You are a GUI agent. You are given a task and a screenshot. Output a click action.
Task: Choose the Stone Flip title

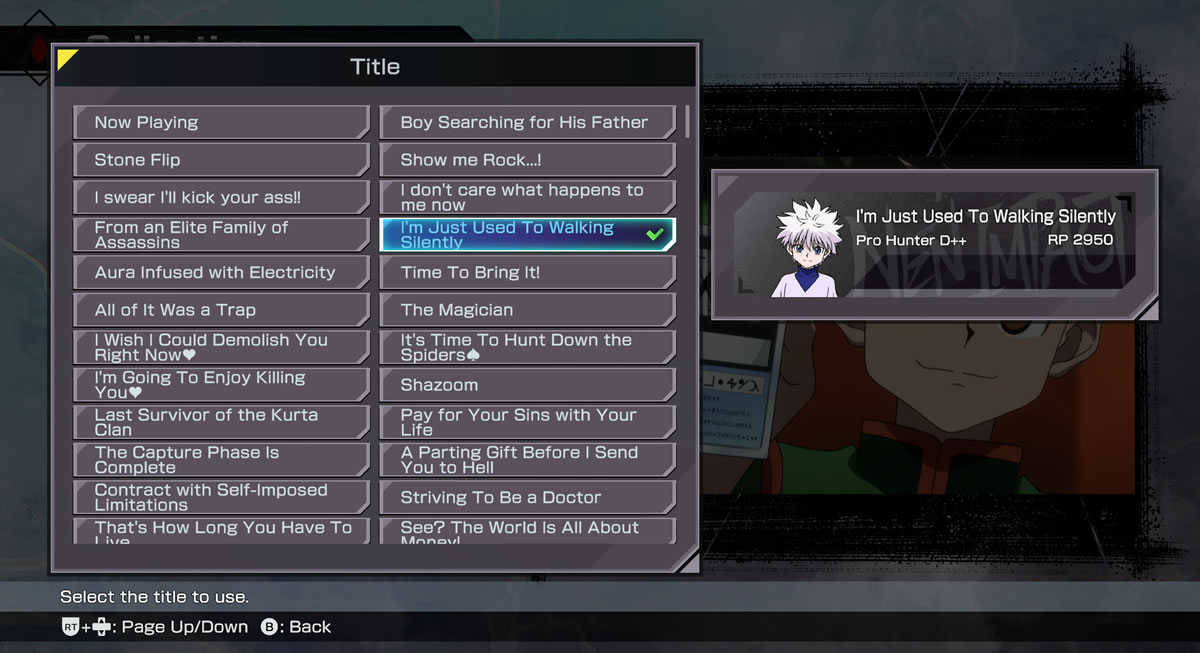pos(221,160)
